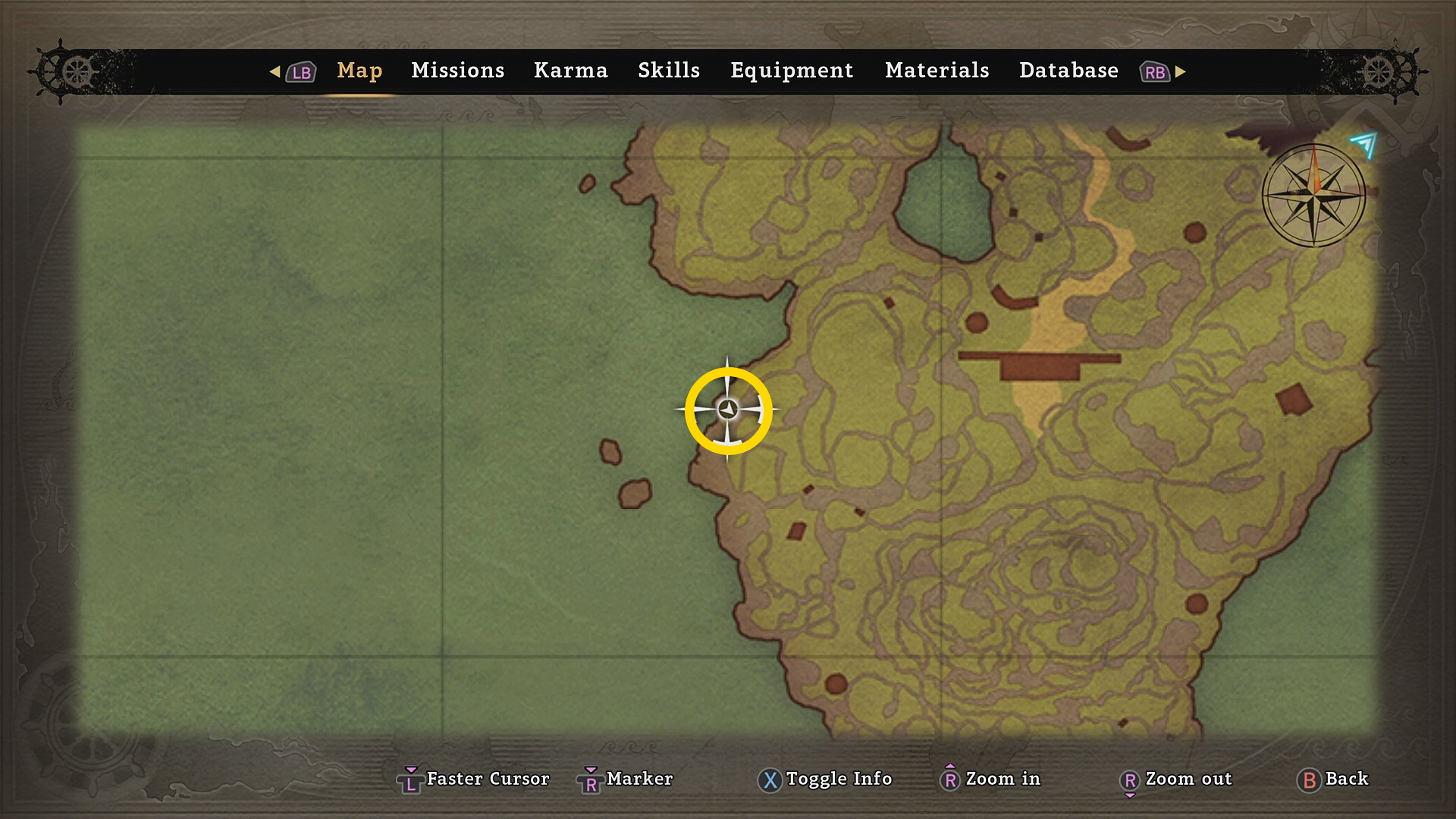Switch to the Map tab
The width and height of the screenshot is (1456, 819).
coord(359,71)
